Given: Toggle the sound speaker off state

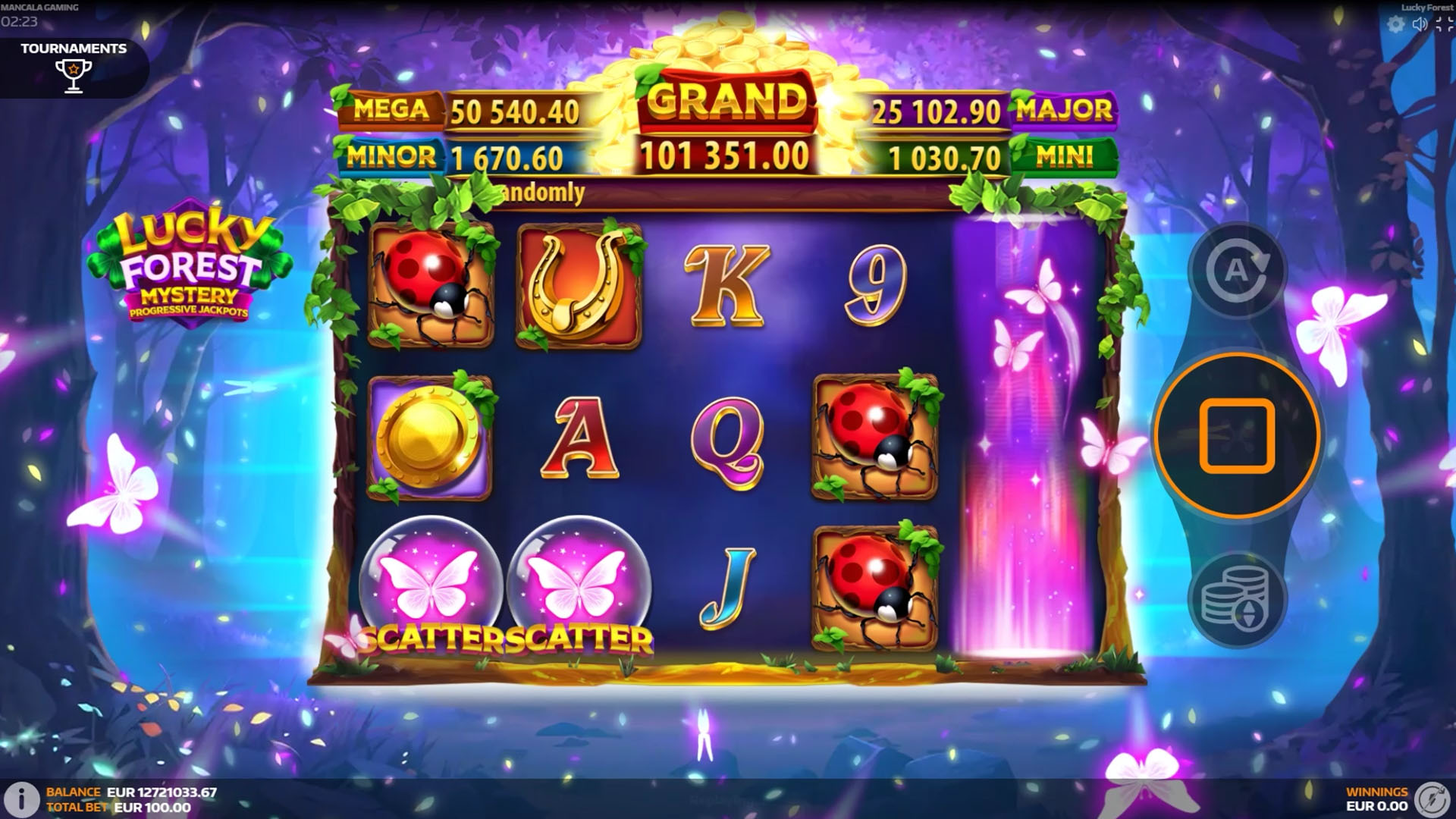Looking at the screenshot, I should (x=1420, y=24).
